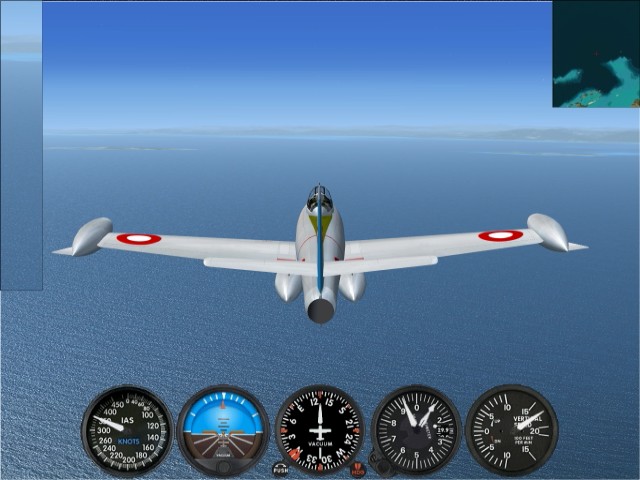Click the airspeed indicator gauge

127,430
